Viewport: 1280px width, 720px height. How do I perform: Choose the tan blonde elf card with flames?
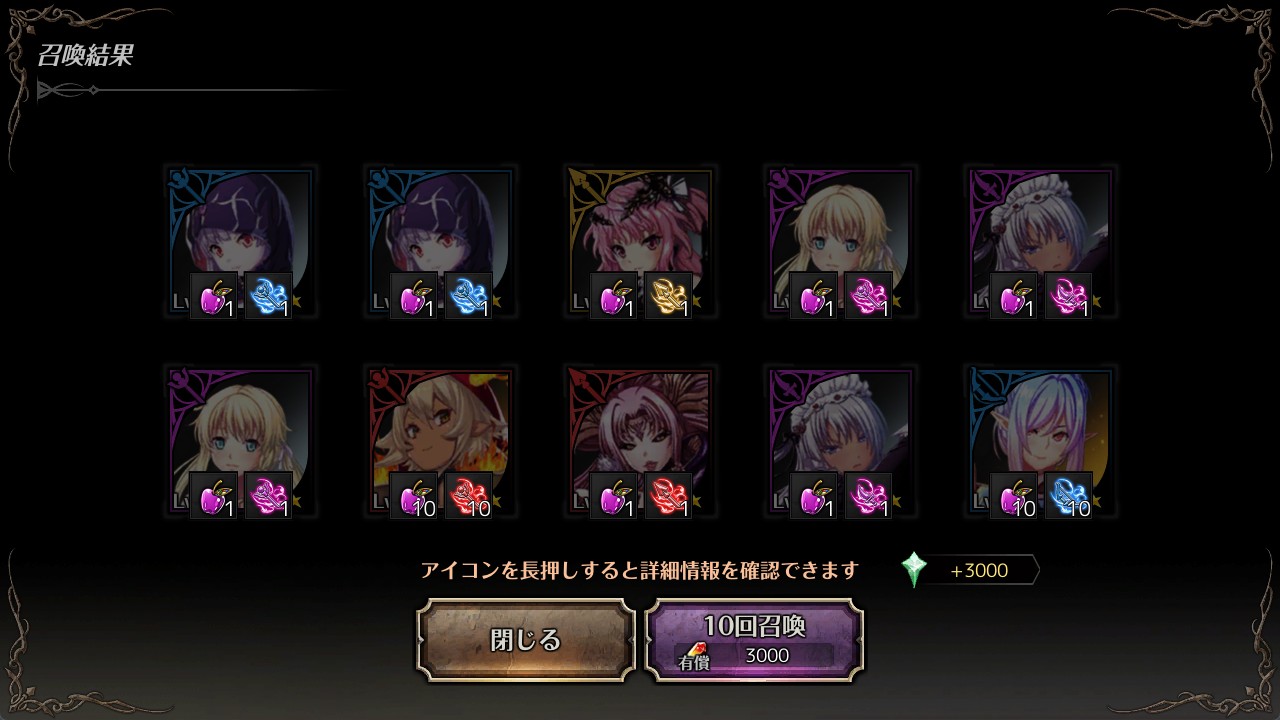[440, 440]
